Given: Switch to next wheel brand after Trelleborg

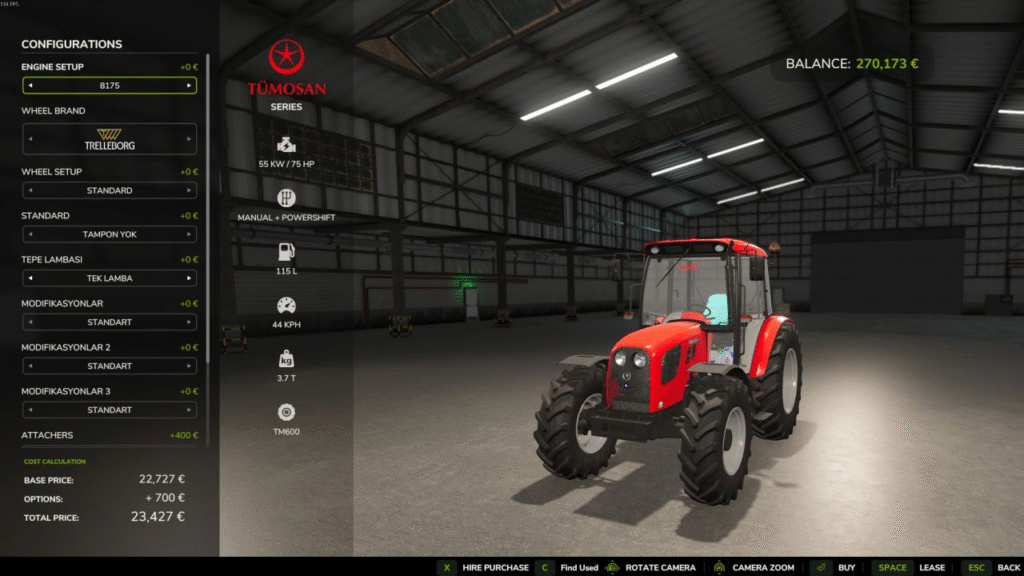Looking at the screenshot, I should (x=189, y=139).
